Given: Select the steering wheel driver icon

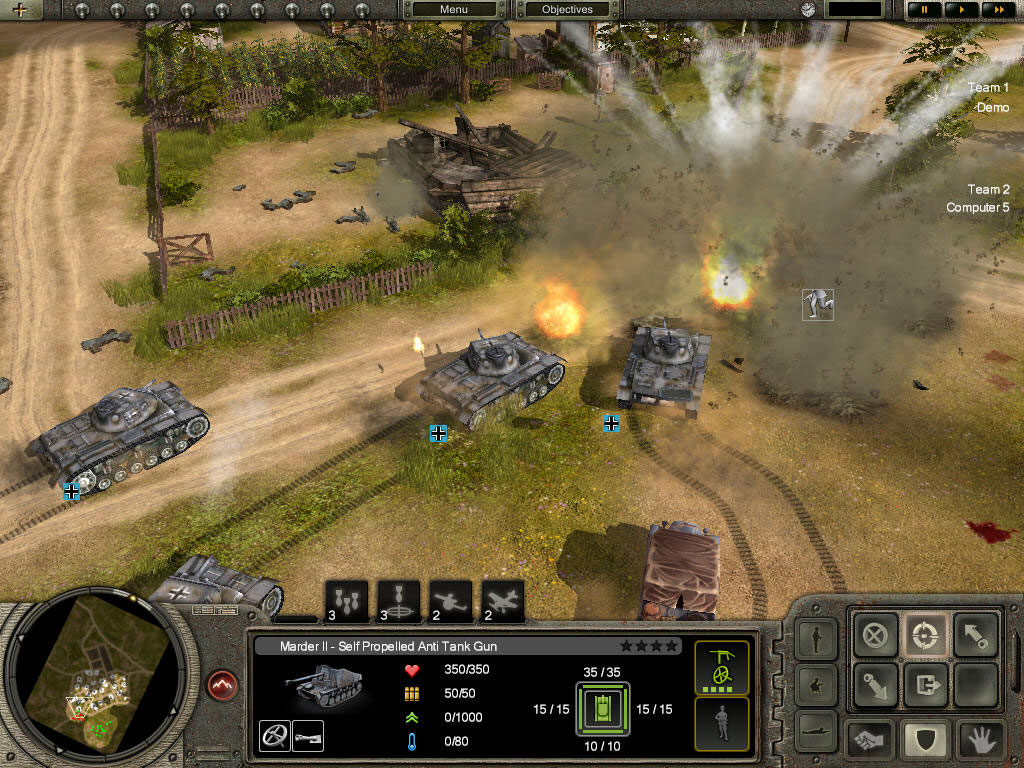Looking at the screenshot, I should pos(273,735).
